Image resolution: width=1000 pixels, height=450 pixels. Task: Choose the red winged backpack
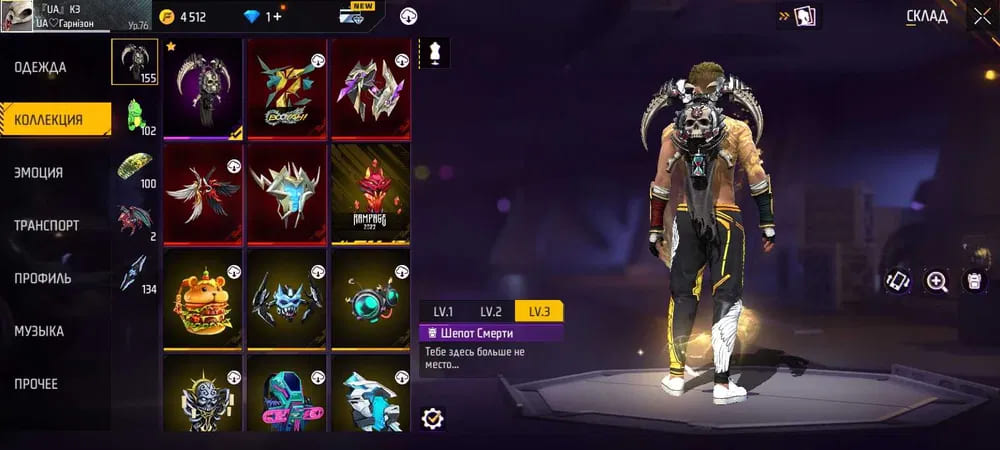[203, 195]
